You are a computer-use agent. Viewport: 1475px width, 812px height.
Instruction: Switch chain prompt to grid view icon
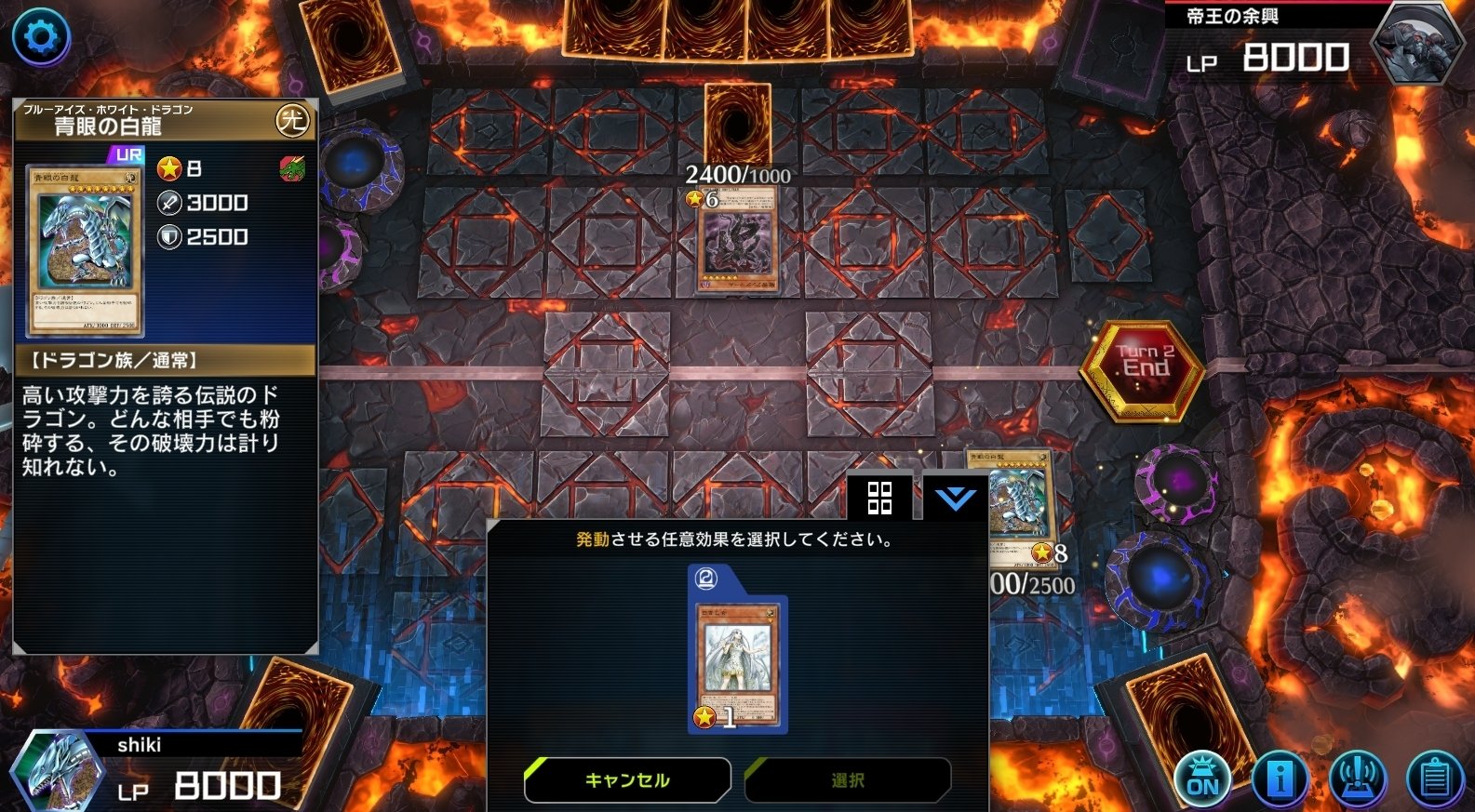(x=878, y=500)
